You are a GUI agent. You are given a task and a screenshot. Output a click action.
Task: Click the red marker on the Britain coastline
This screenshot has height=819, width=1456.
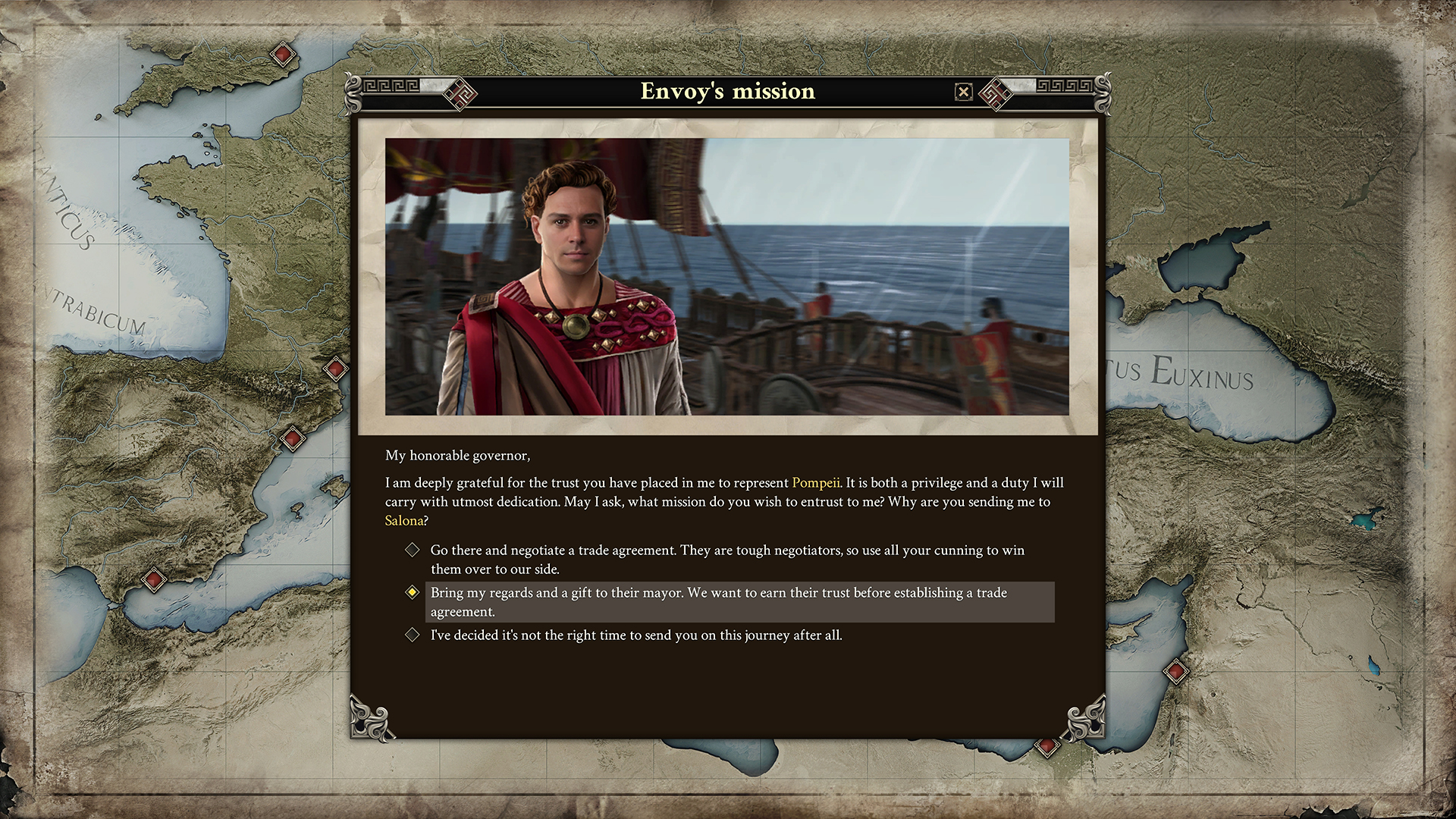(281, 54)
